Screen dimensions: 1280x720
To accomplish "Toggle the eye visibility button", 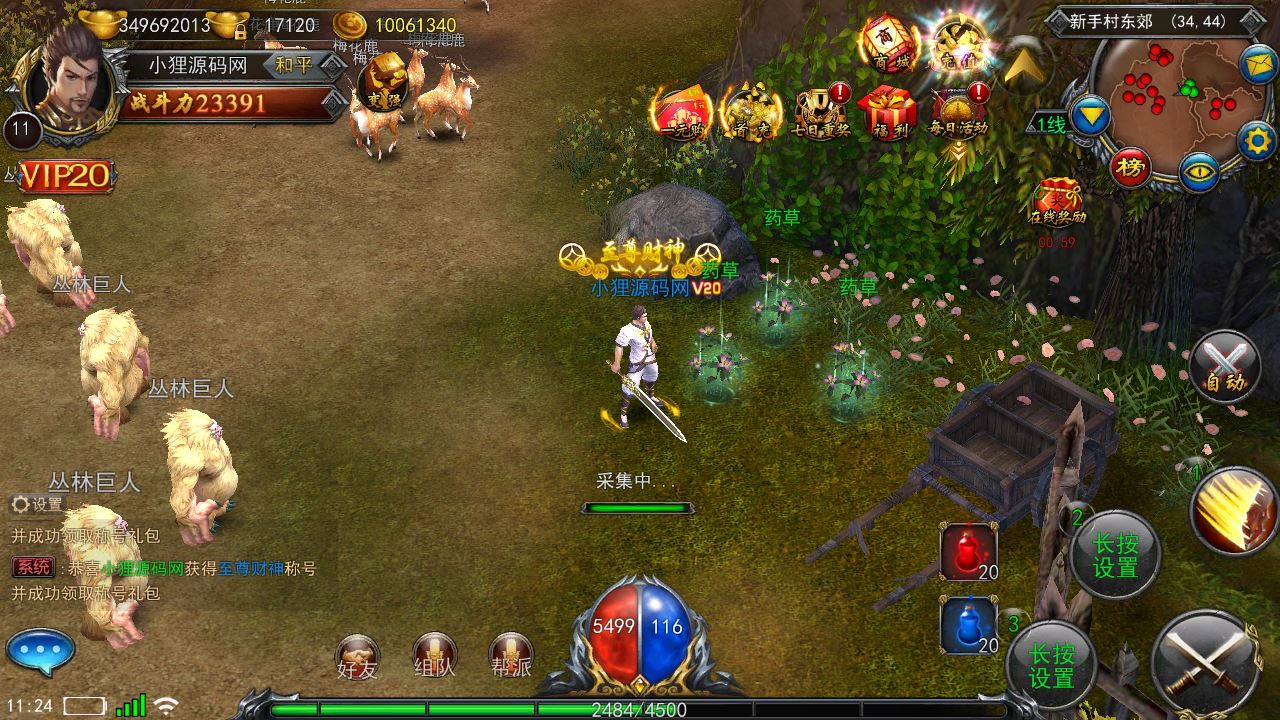I will (1198, 172).
